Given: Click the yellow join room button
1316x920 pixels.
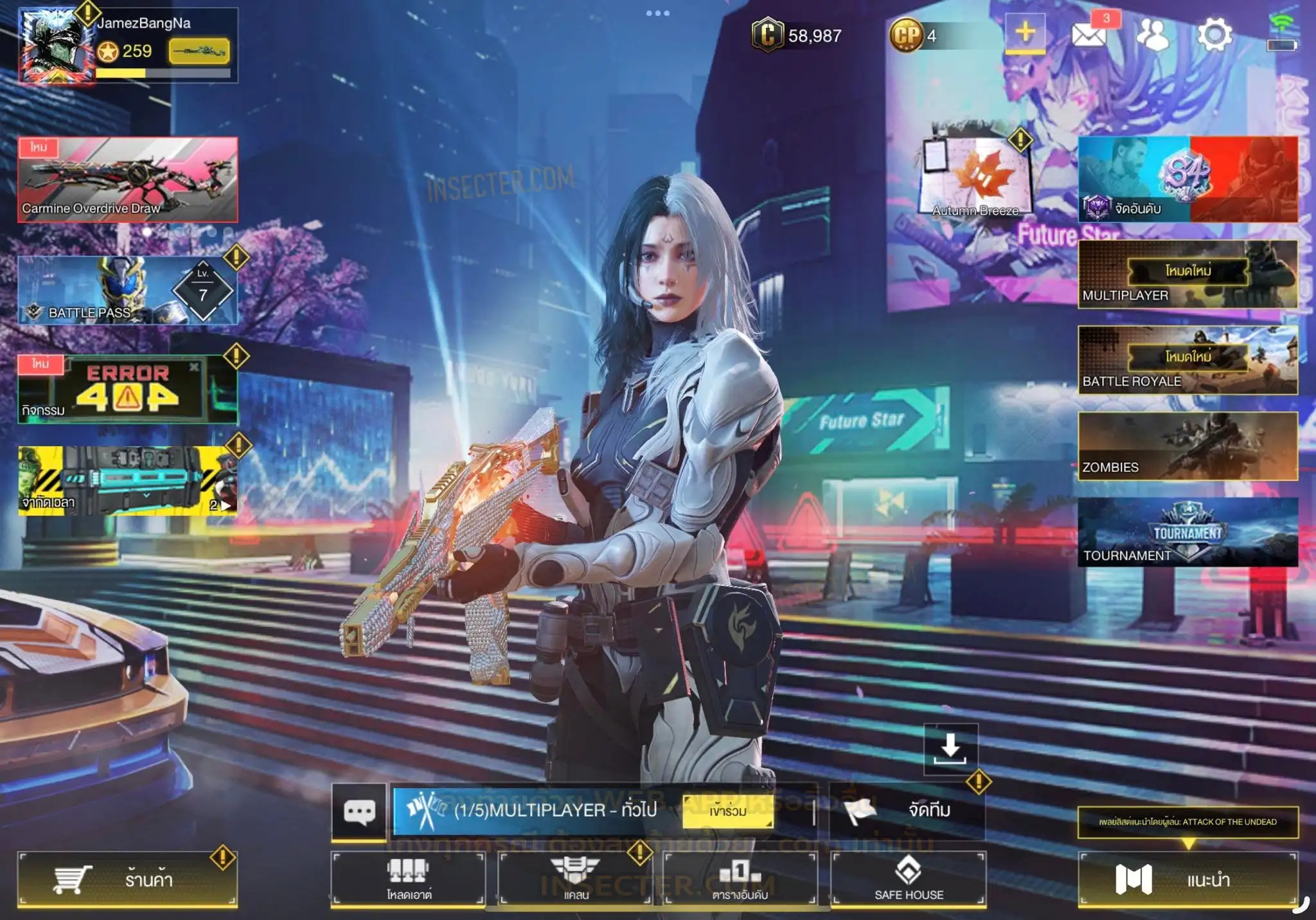Looking at the screenshot, I should point(727,811).
